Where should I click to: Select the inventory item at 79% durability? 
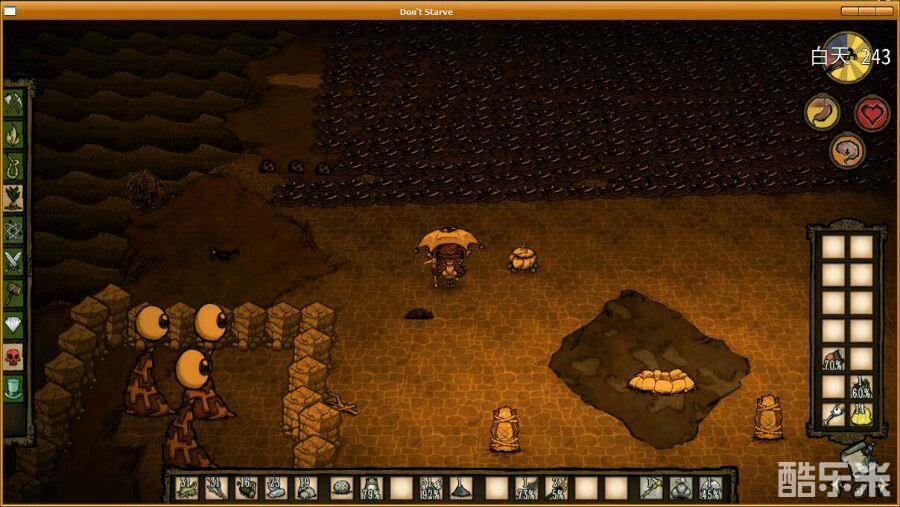[371, 488]
